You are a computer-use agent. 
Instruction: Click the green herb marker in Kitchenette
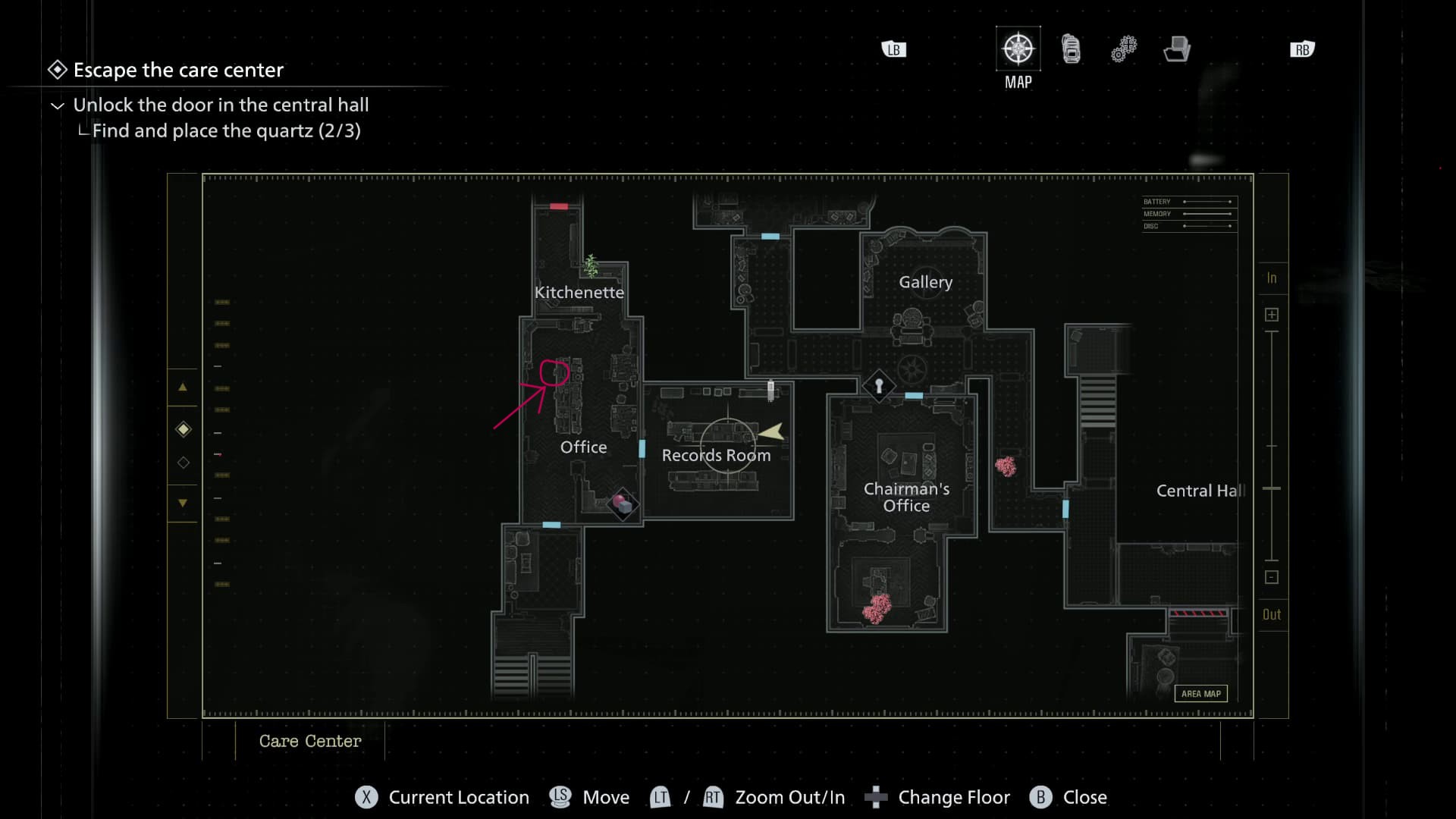[x=591, y=266]
